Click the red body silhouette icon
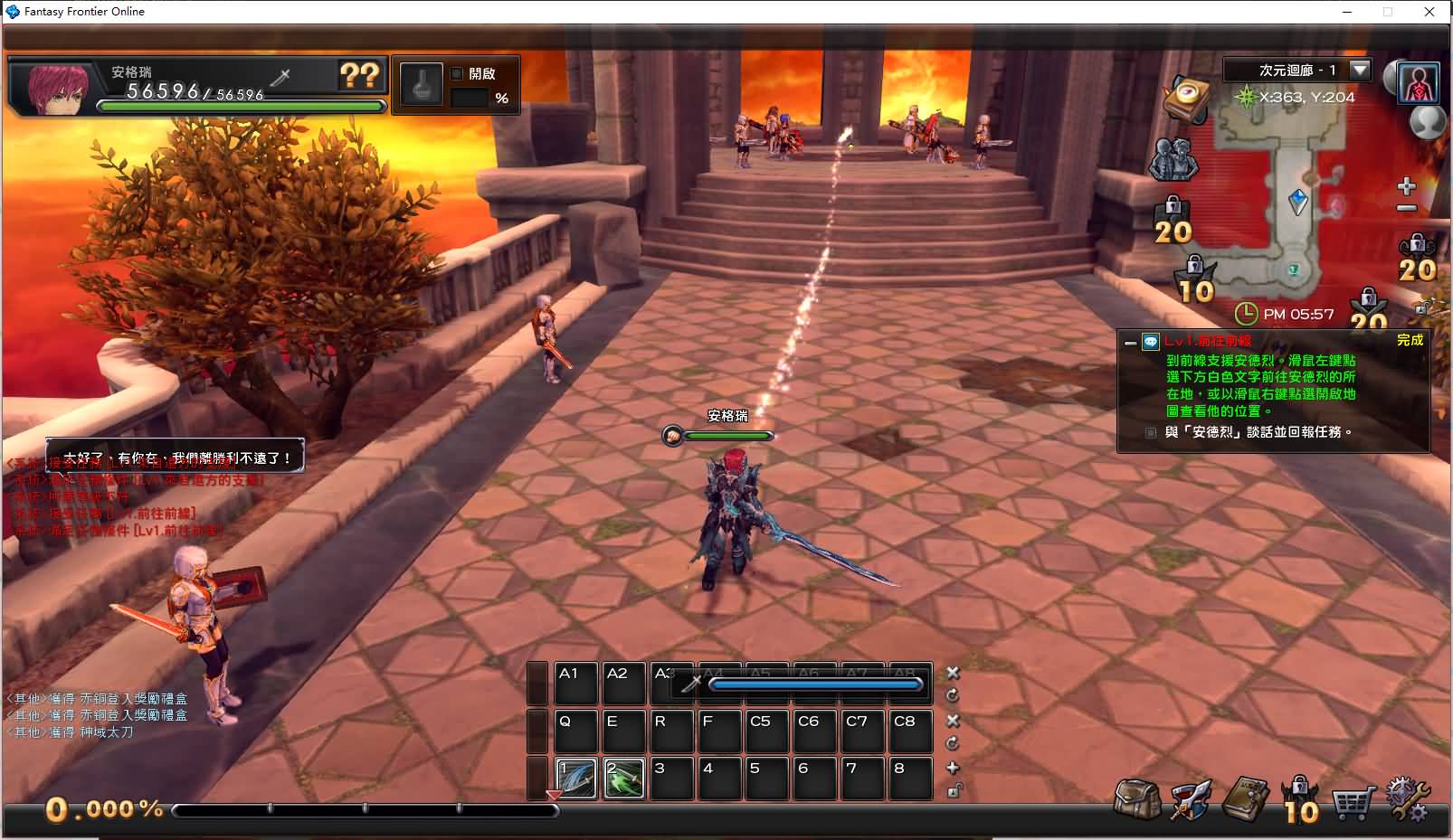 [x=1418, y=83]
